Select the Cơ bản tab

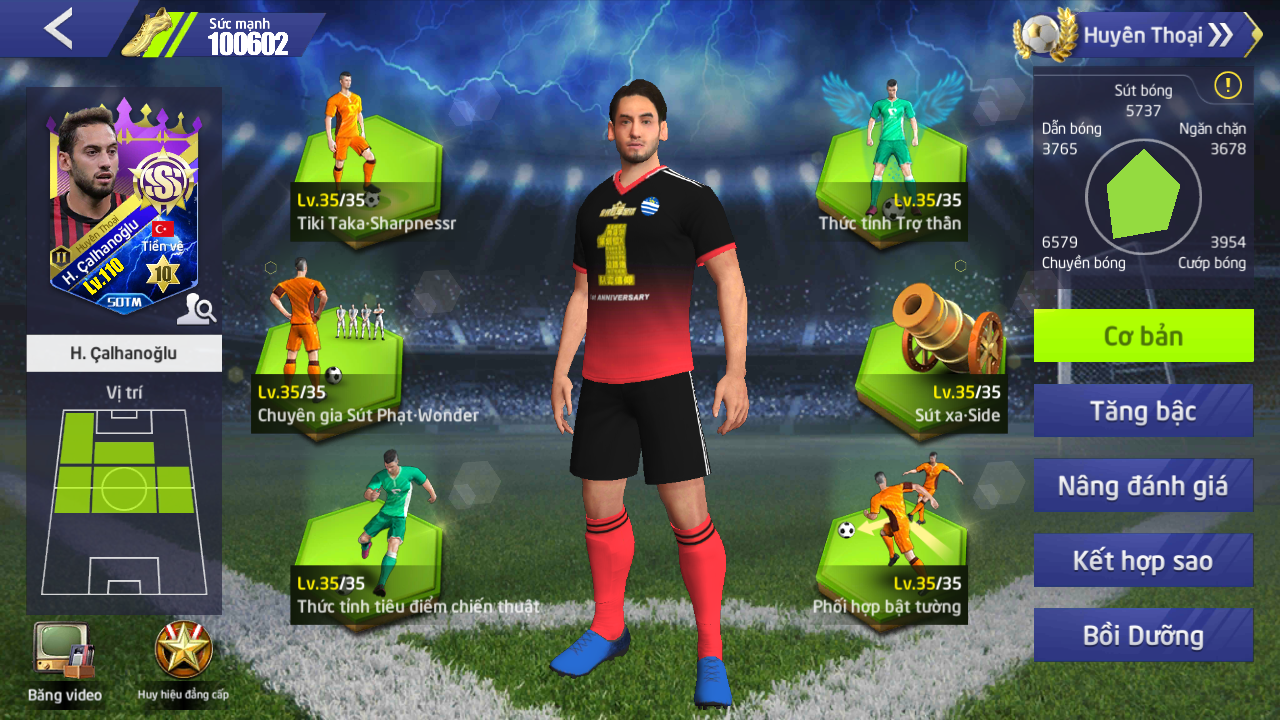[1143, 336]
